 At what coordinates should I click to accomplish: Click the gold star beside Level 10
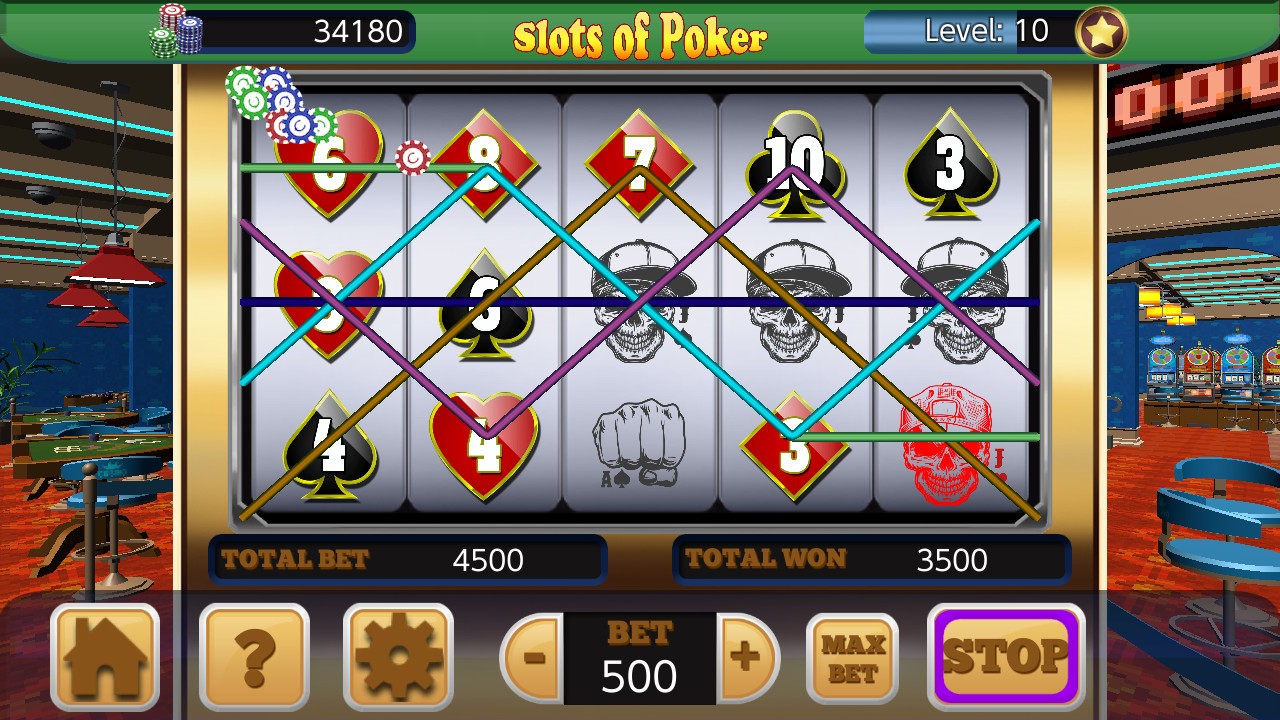coord(1099,31)
